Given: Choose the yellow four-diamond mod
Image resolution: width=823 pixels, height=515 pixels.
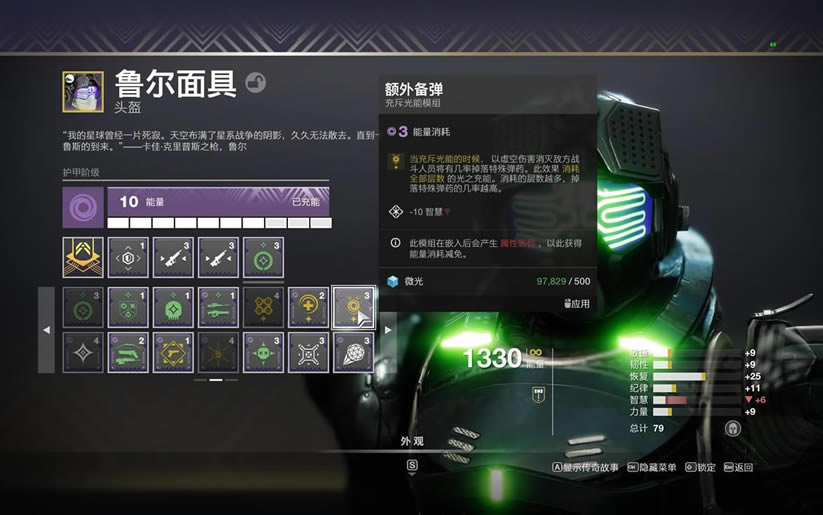Looking at the screenshot, I should [263, 307].
